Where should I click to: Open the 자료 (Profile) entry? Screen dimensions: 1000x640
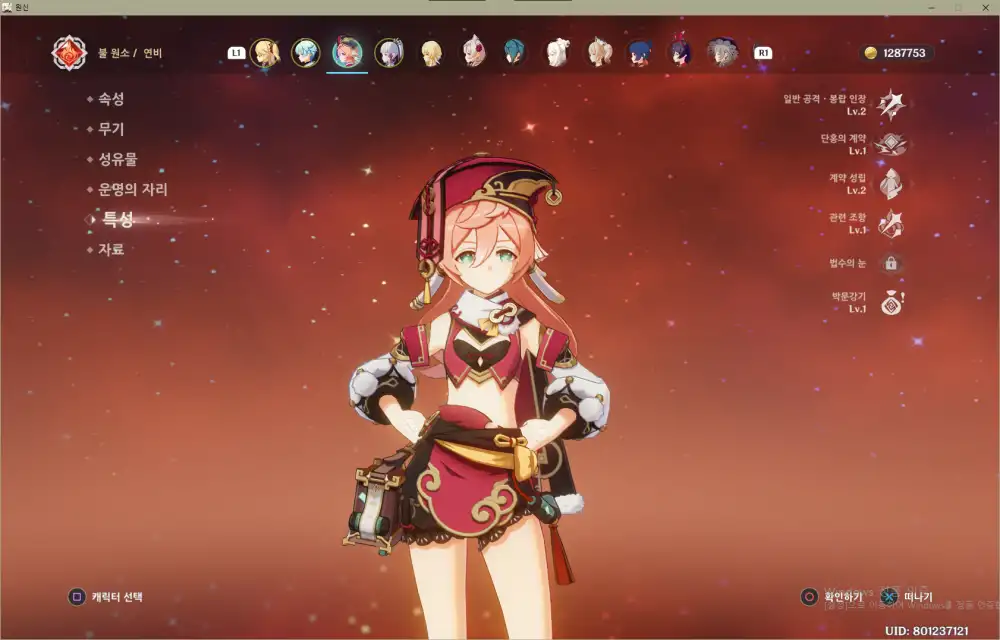coord(110,250)
